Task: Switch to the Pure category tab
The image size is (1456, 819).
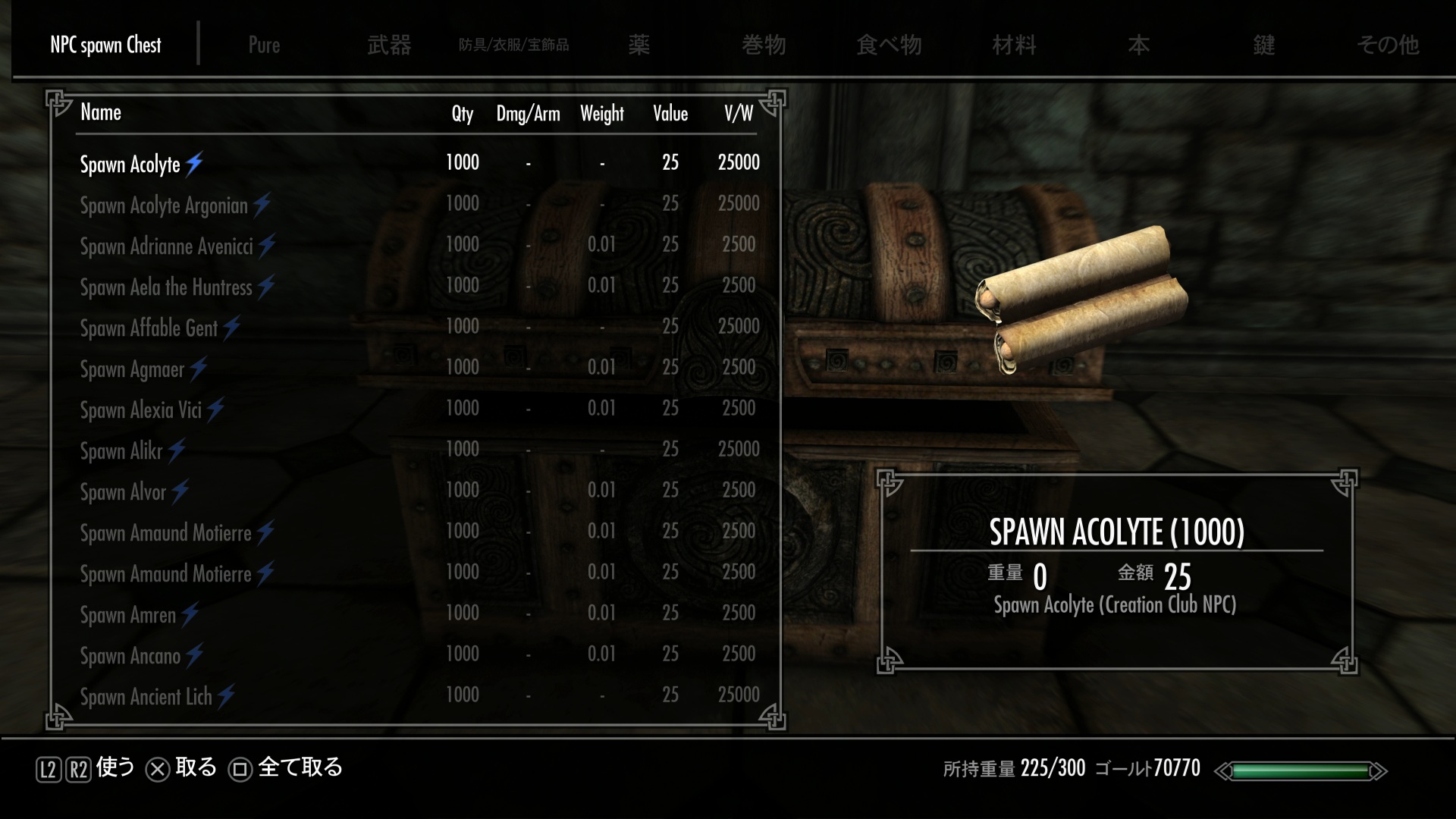Action: [x=264, y=45]
